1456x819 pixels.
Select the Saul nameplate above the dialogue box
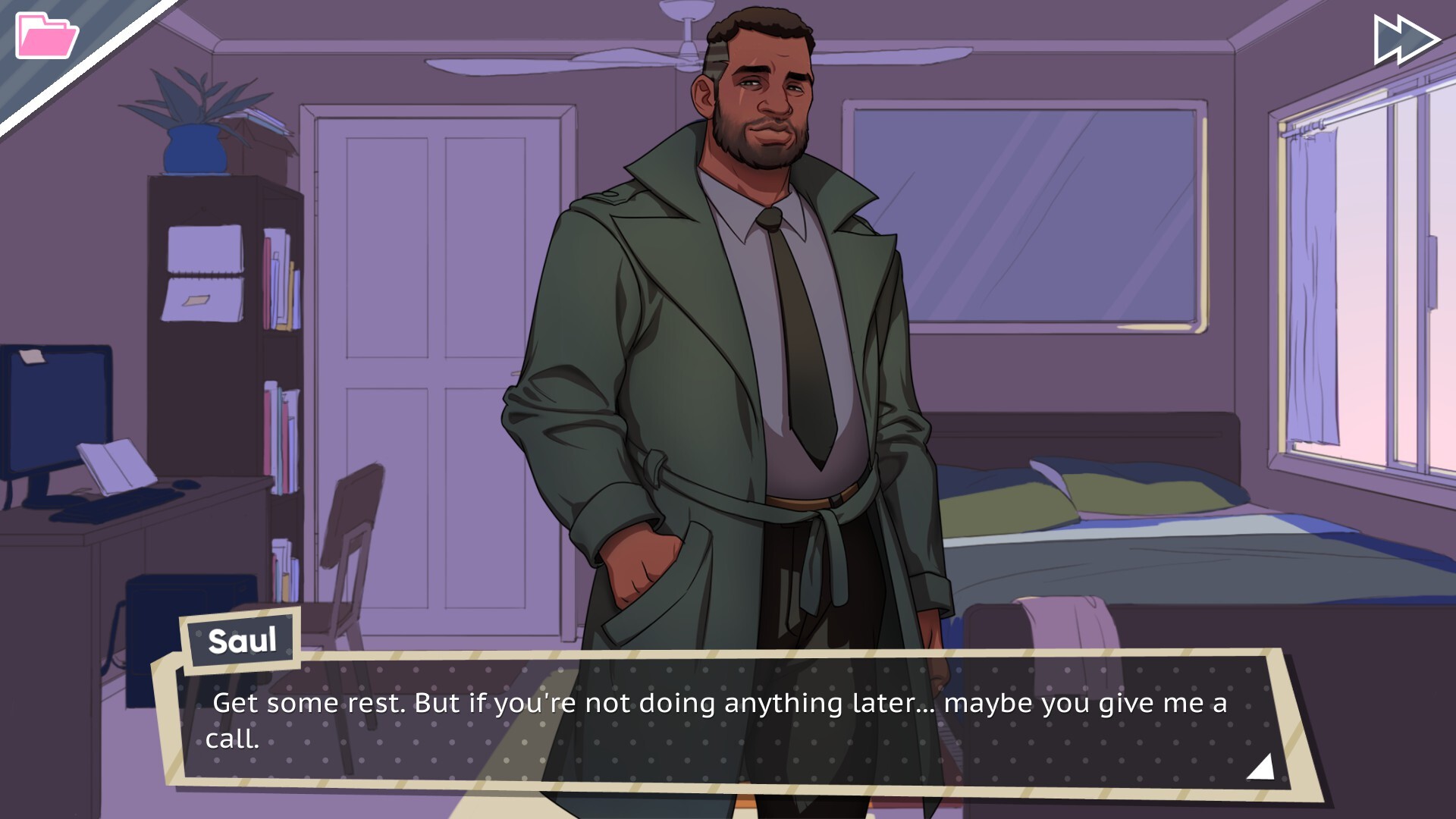(x=241, y=642)
